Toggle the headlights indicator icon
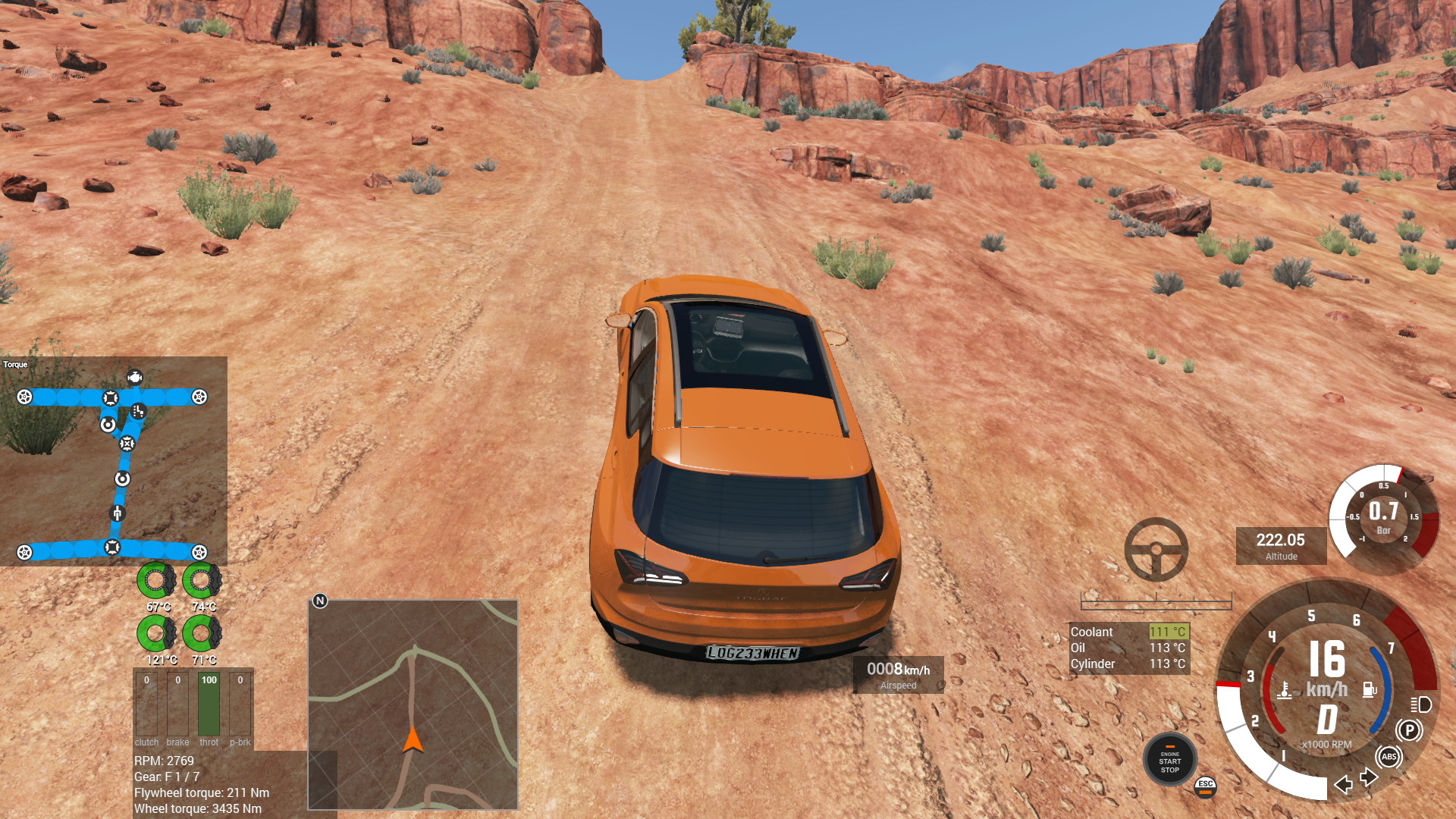This screenshot has height=819, width=1456. [x=1420, y=704]
